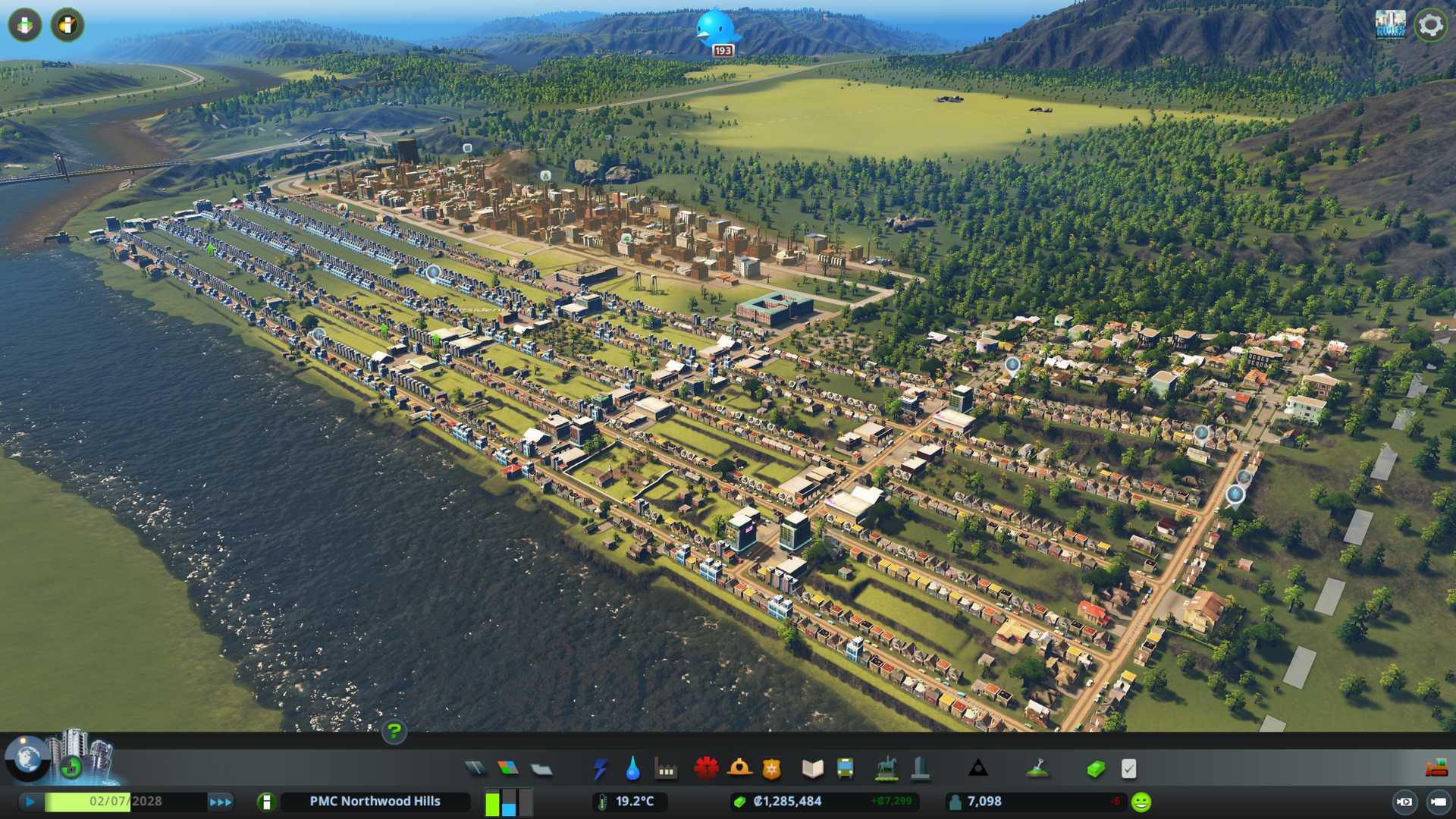Open the Districts tool
This screenshot has width=1456, height=819.
coord(541,769)
